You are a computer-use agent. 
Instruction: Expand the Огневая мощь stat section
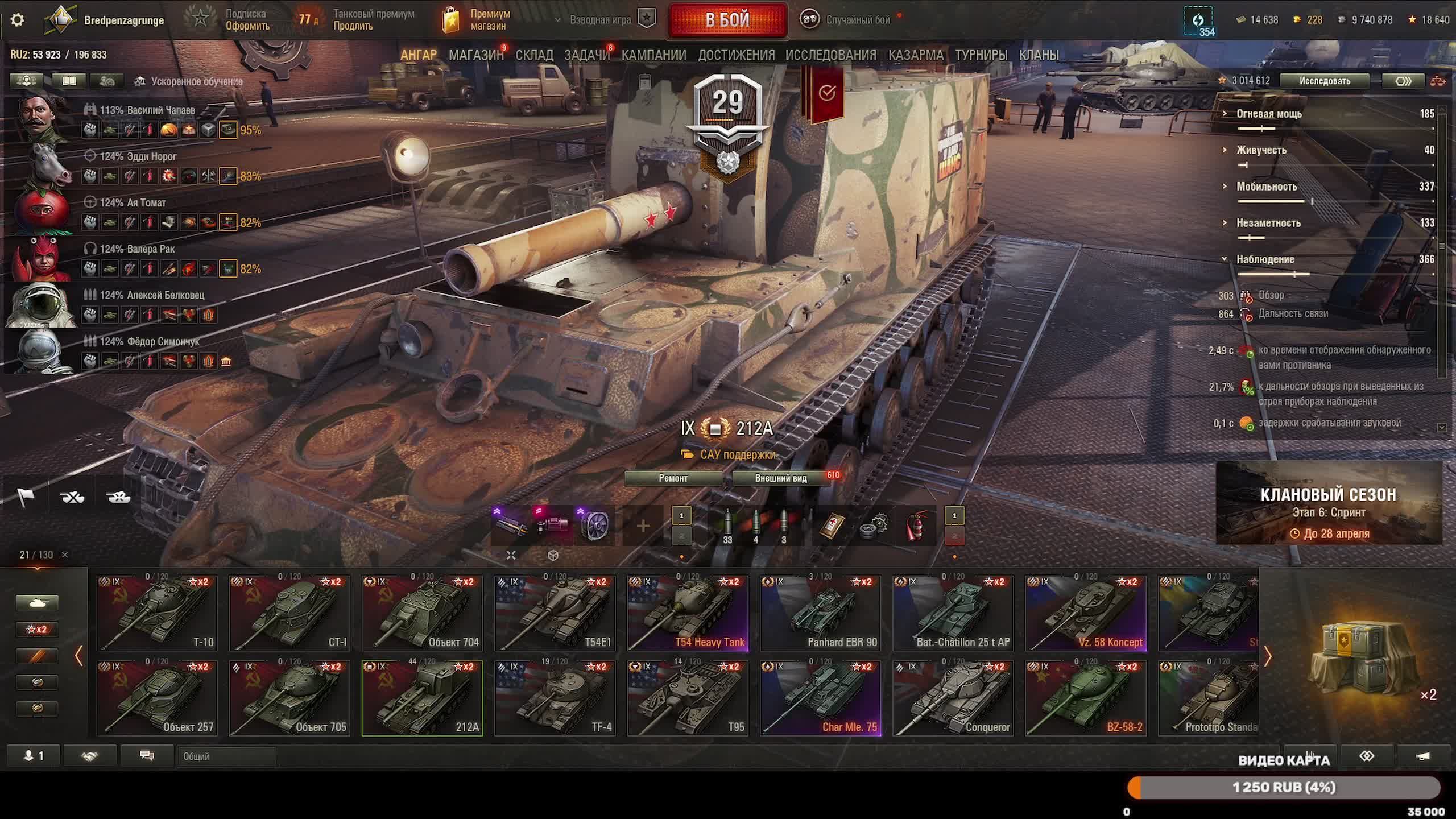tap(1269, 114)
